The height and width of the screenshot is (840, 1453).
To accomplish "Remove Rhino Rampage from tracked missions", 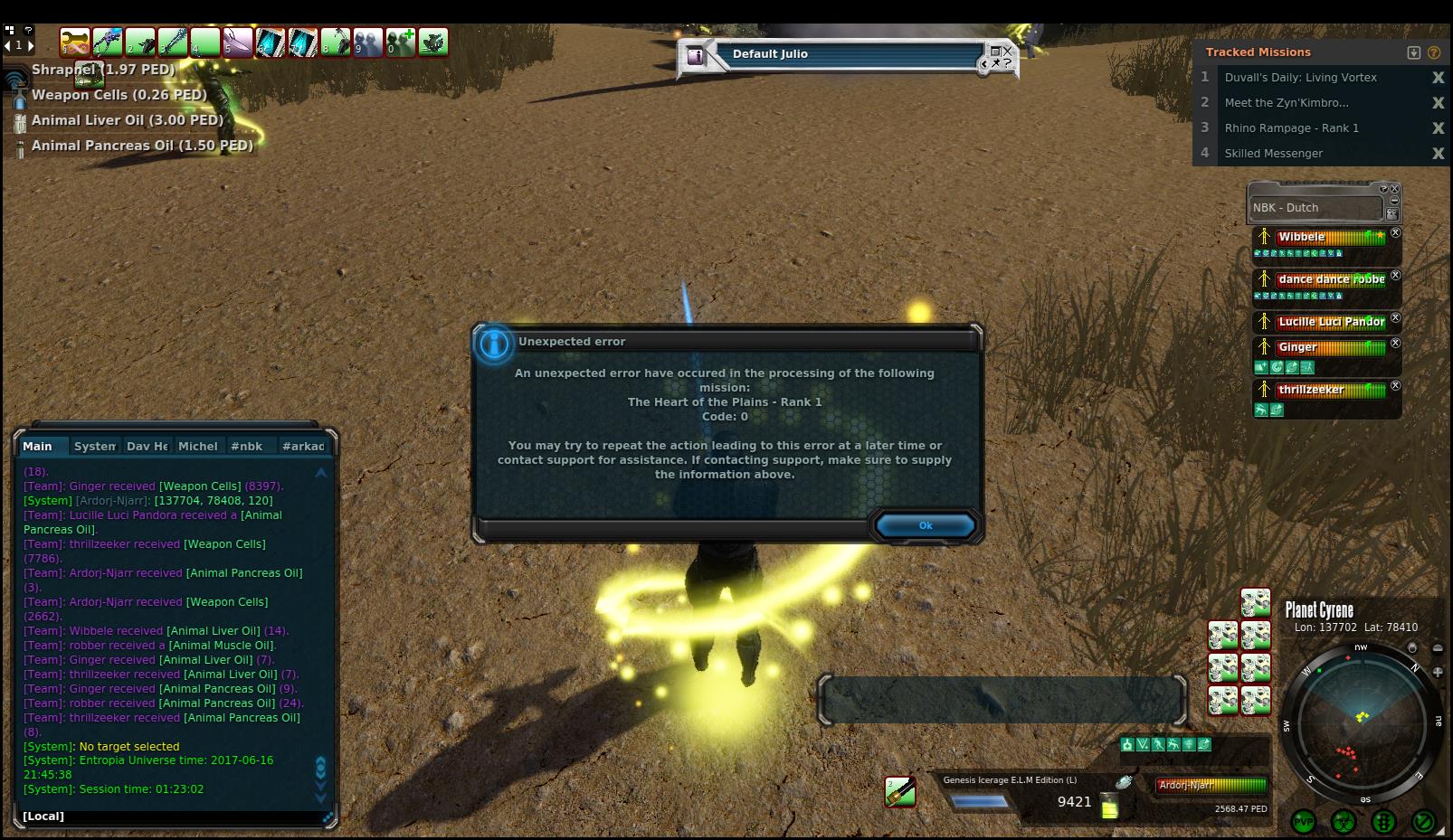I will [1438, 128].
